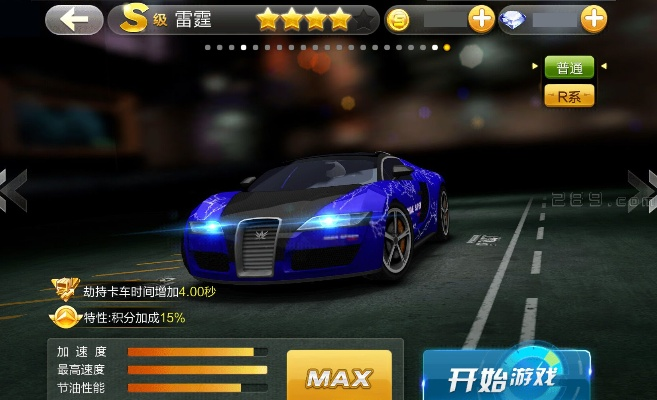Show the next car with the right chevrons
The image size is (657, 400).
642,188
